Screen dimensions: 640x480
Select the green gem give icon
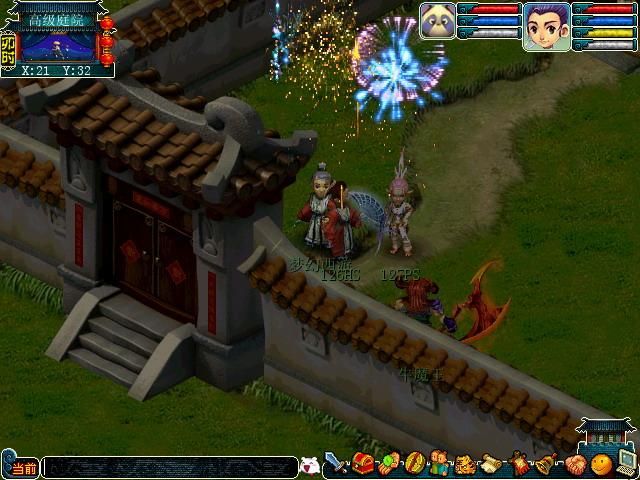tap(389, 464)
